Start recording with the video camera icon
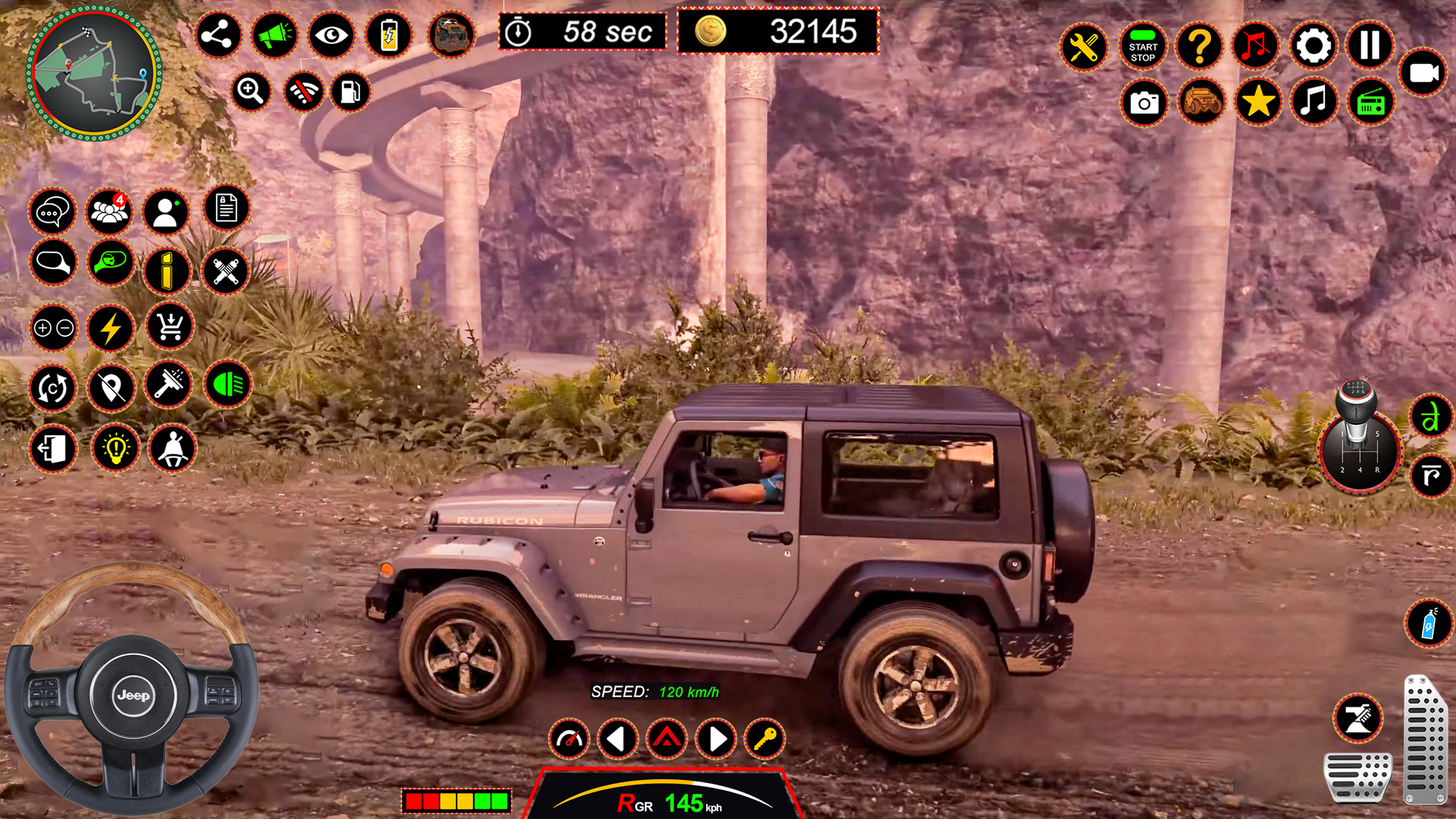This screenshot has height=819, width=1456. pyautogui.click(x=1424, y=74)
